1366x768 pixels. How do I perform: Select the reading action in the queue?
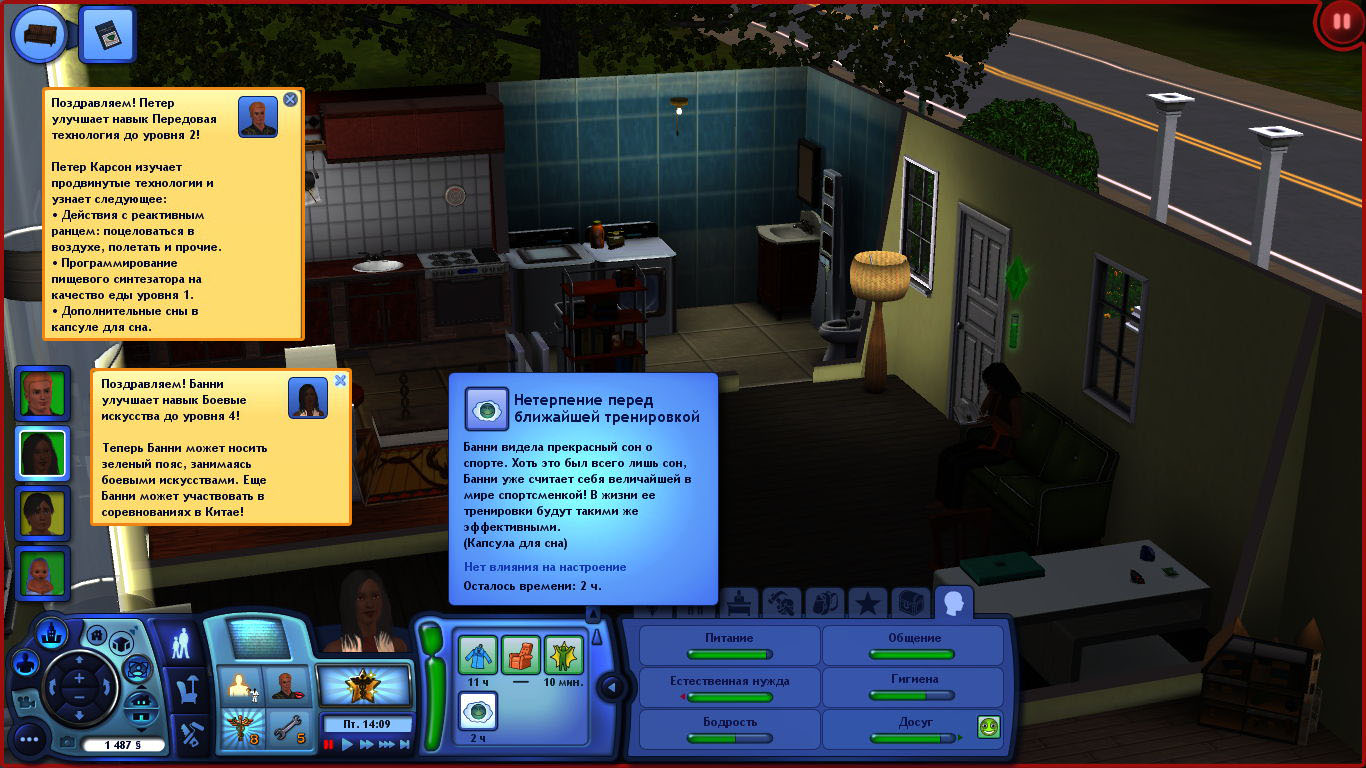tap(107, 34)
